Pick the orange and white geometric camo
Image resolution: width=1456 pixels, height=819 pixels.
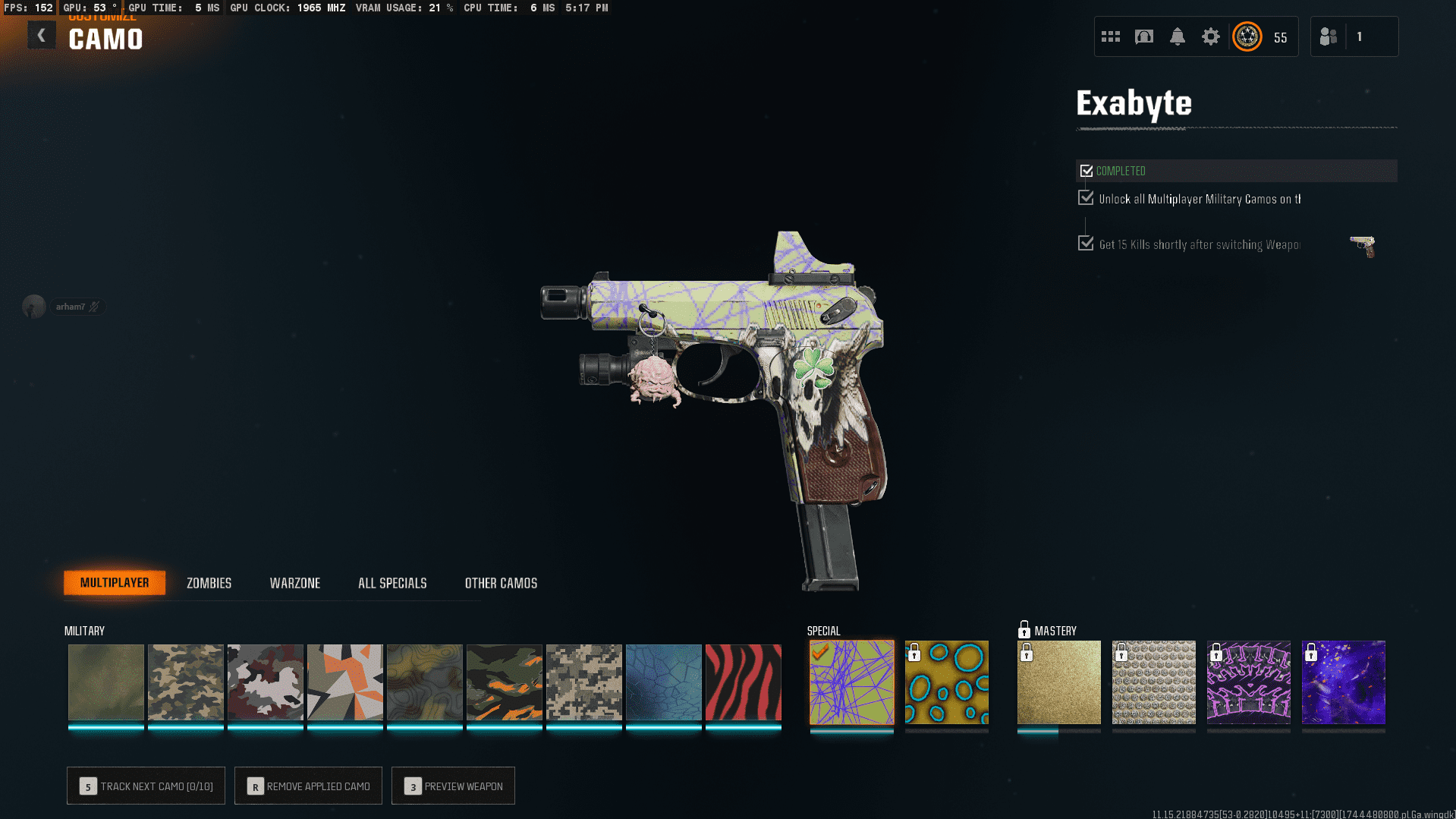[x=344, y=682]
